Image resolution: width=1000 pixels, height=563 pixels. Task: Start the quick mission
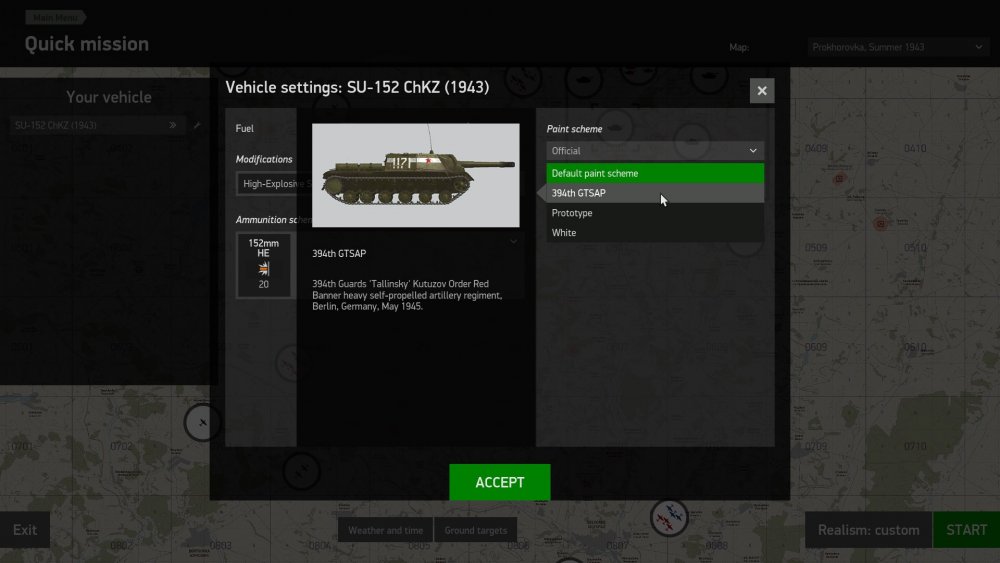click(x=965, y=530)
